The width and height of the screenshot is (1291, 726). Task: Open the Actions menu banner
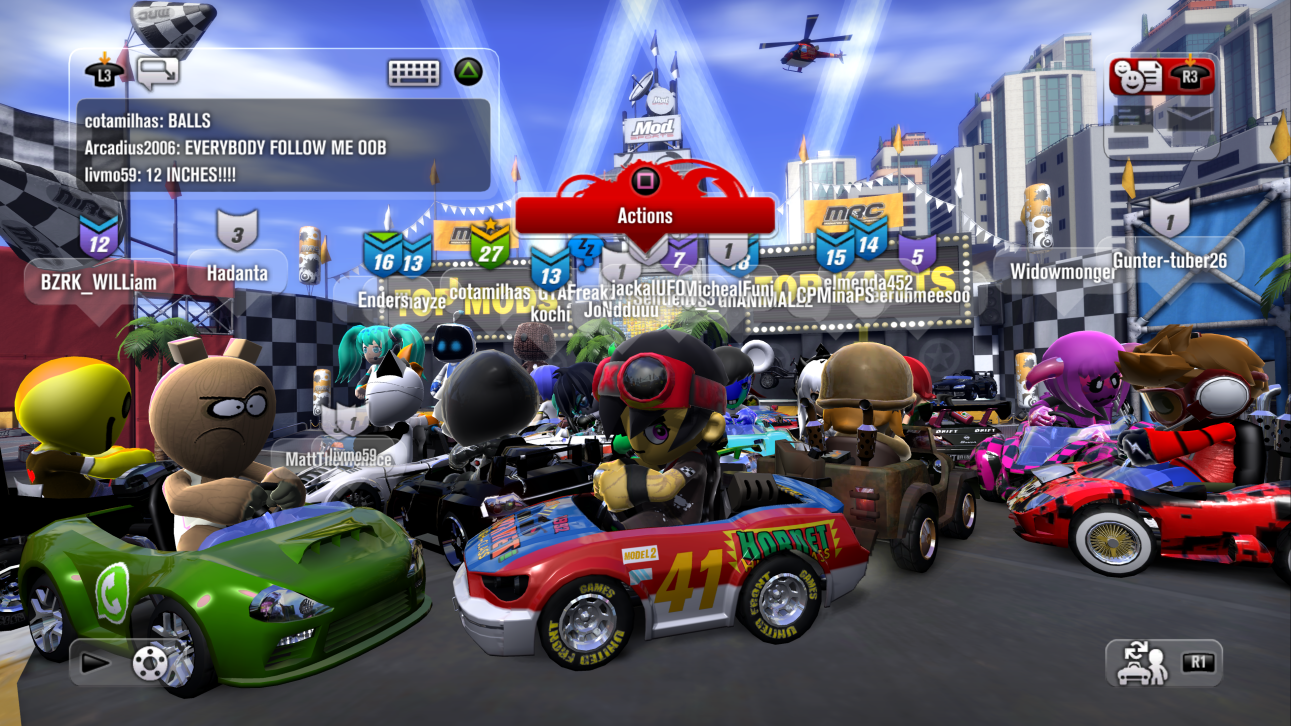coord(645,215)
